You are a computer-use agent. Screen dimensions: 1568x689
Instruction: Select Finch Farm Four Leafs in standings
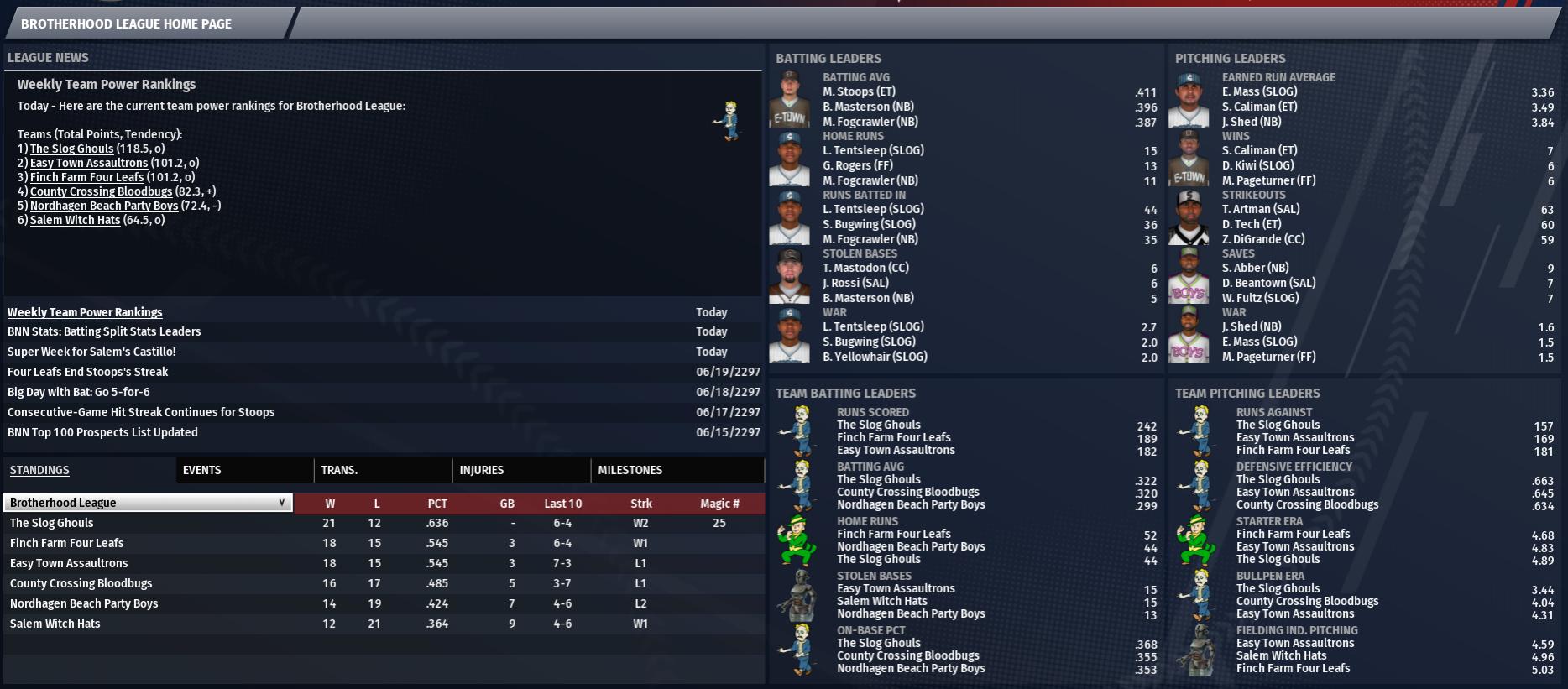tap(66, 543)
